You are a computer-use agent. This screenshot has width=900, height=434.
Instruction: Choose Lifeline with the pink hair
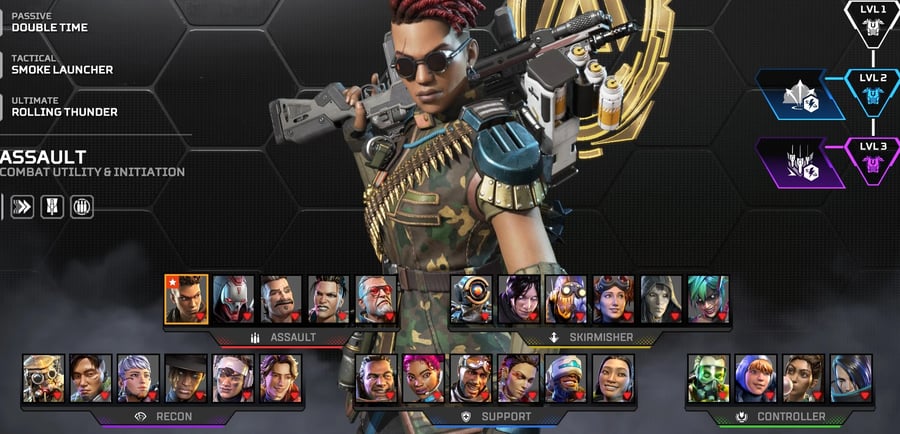pos(423,378)
